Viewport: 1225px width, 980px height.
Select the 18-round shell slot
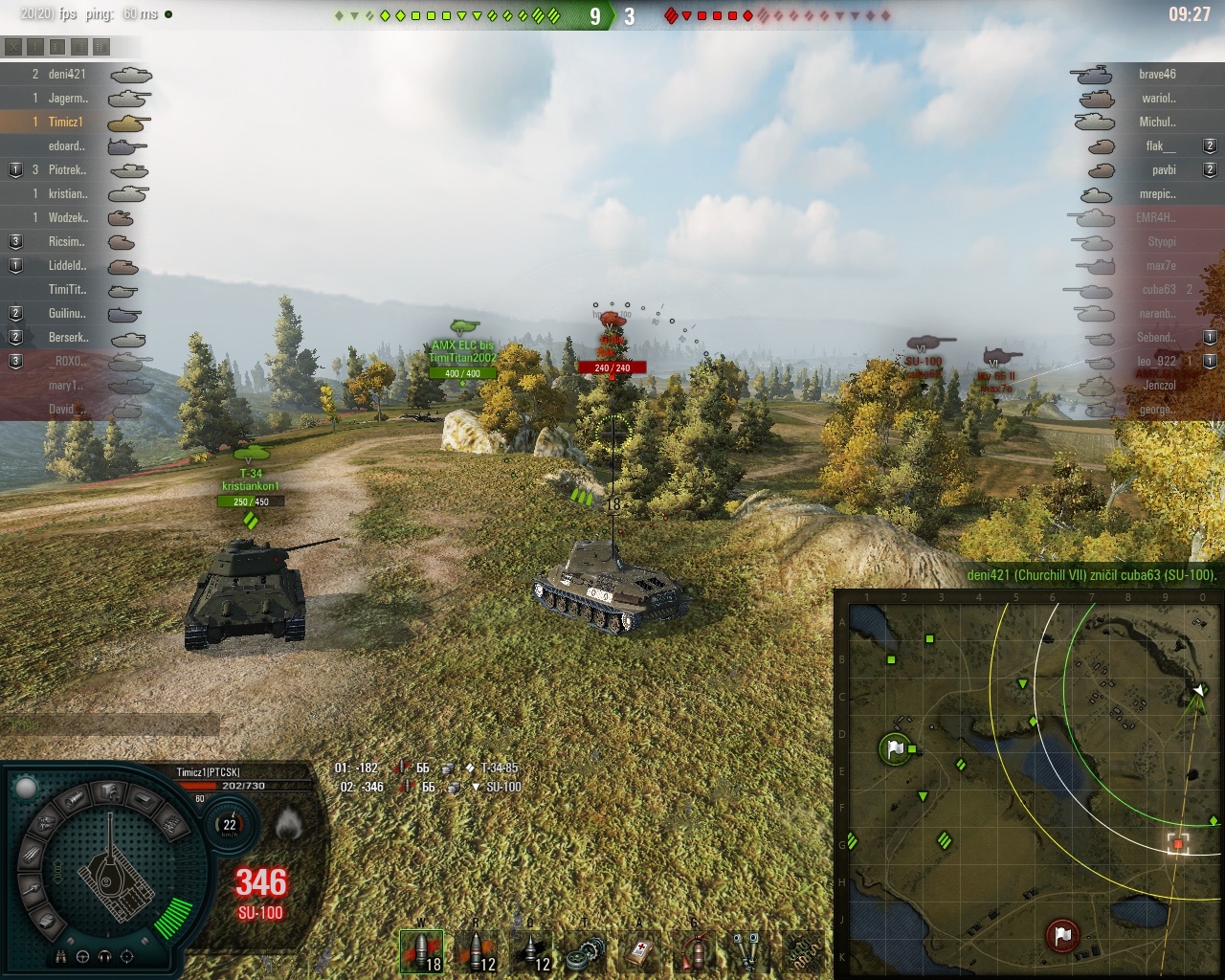421,951
